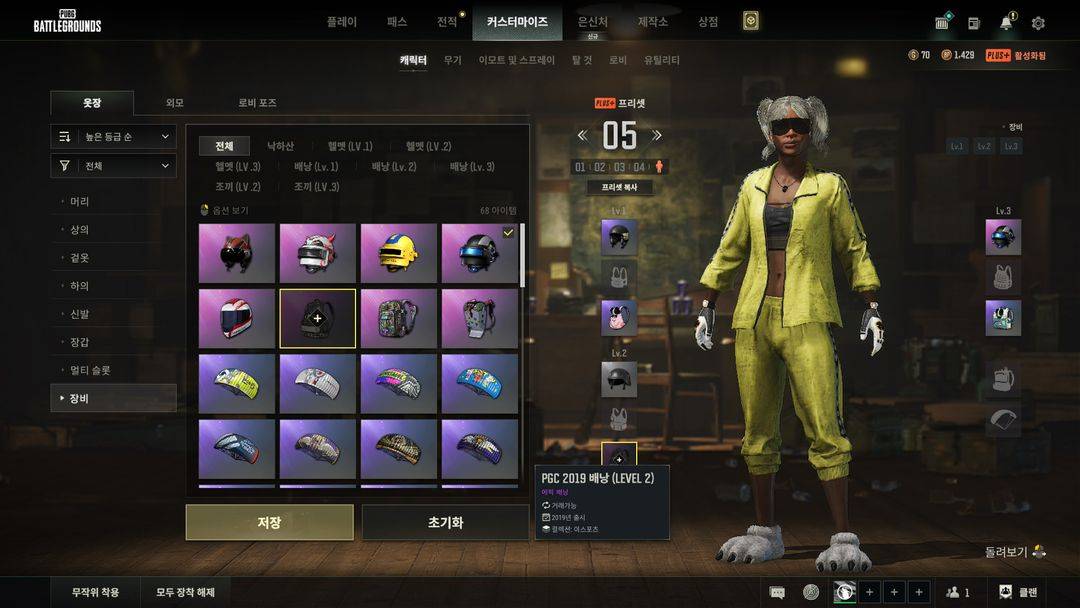Click the 프리셋 복사 button
Image resolution: width=1080 pixels, height=608 pixels.
(619, 187)
